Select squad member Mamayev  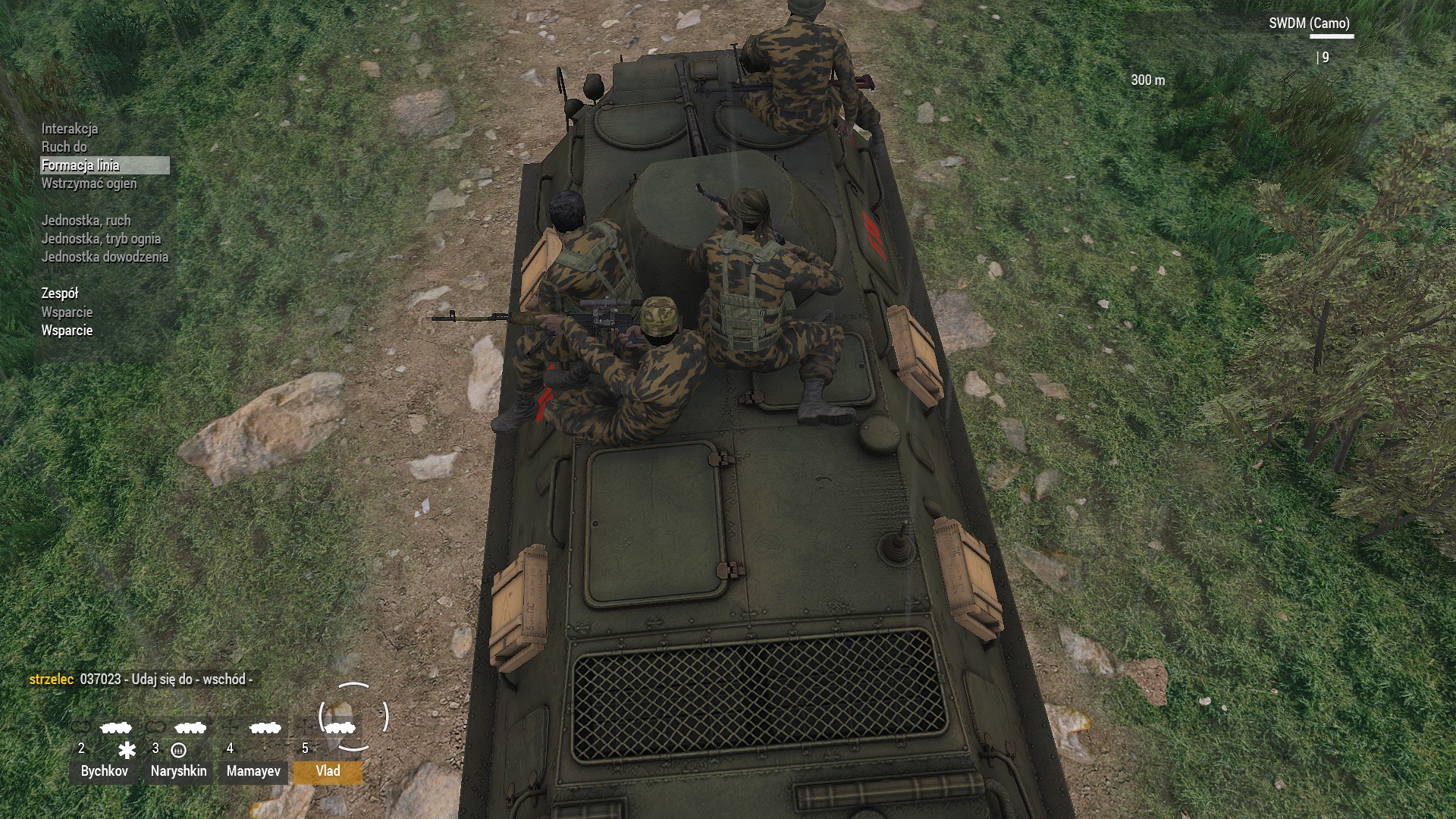point(253,771)
